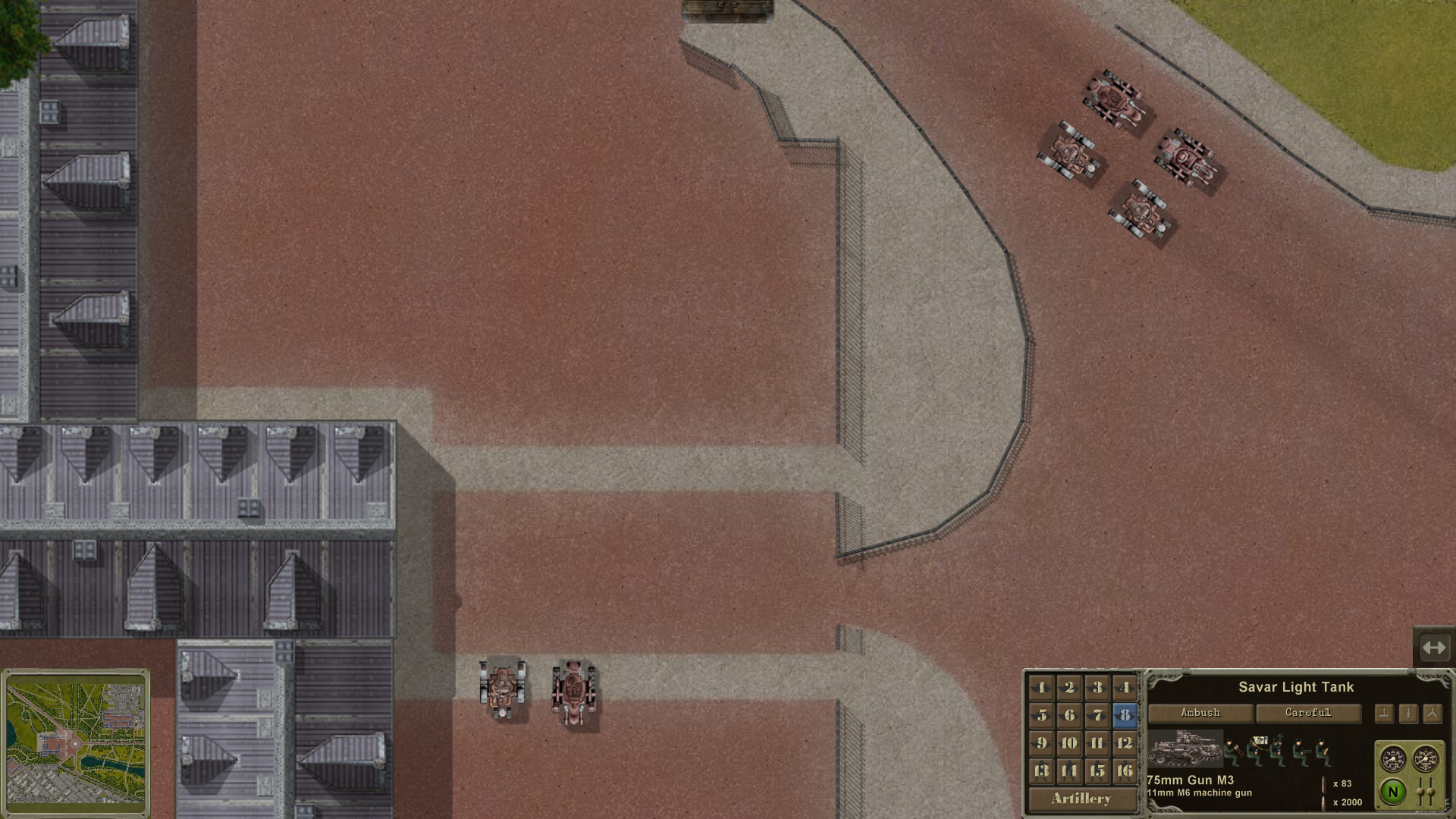Click the double-arrow panel toggle button
Viewport: 1456px width, 819px height.
(x=1433, y=648)
